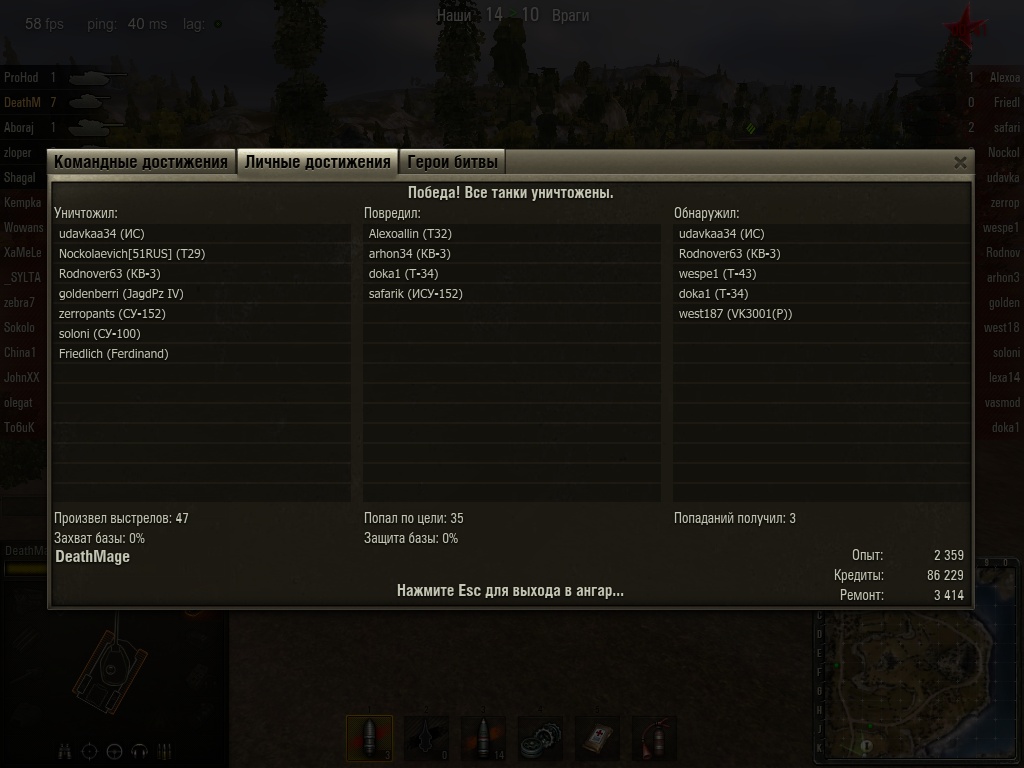
Task: Select safarik (ИСУ-152) damaged entry
Action: (x=416, y=294)
